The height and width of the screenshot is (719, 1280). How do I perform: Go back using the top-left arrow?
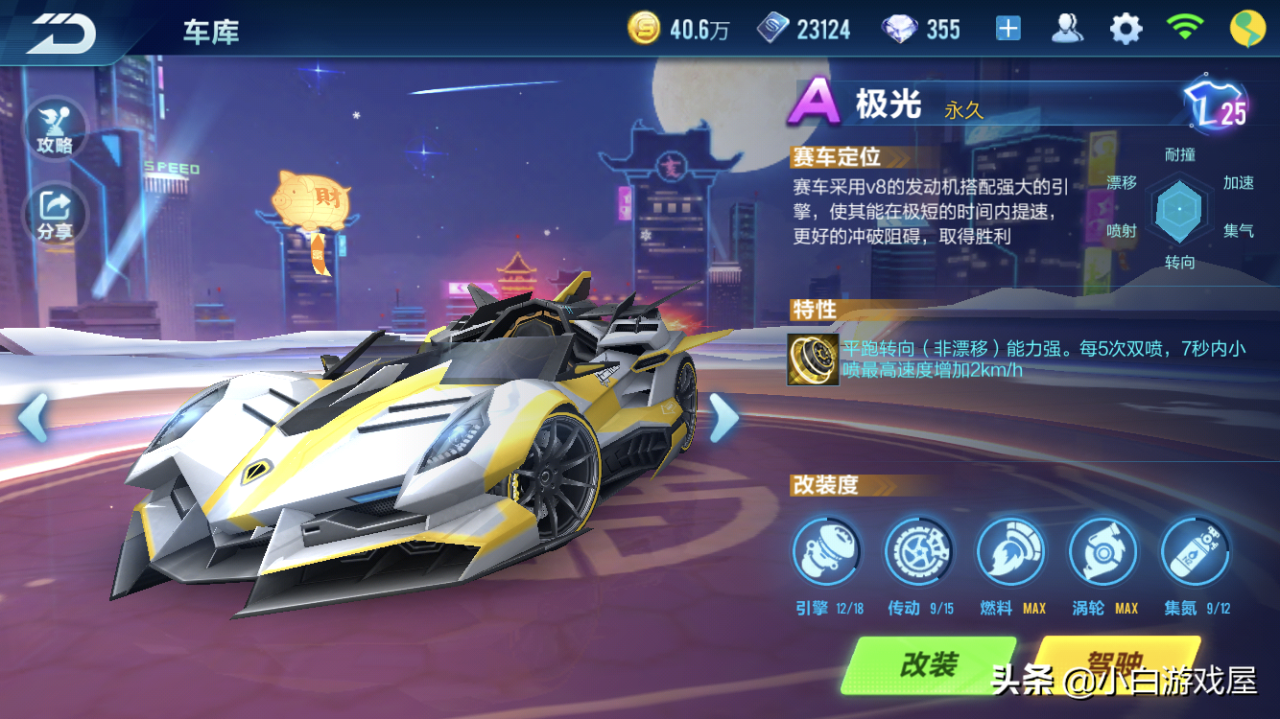(x=61, y=34)
